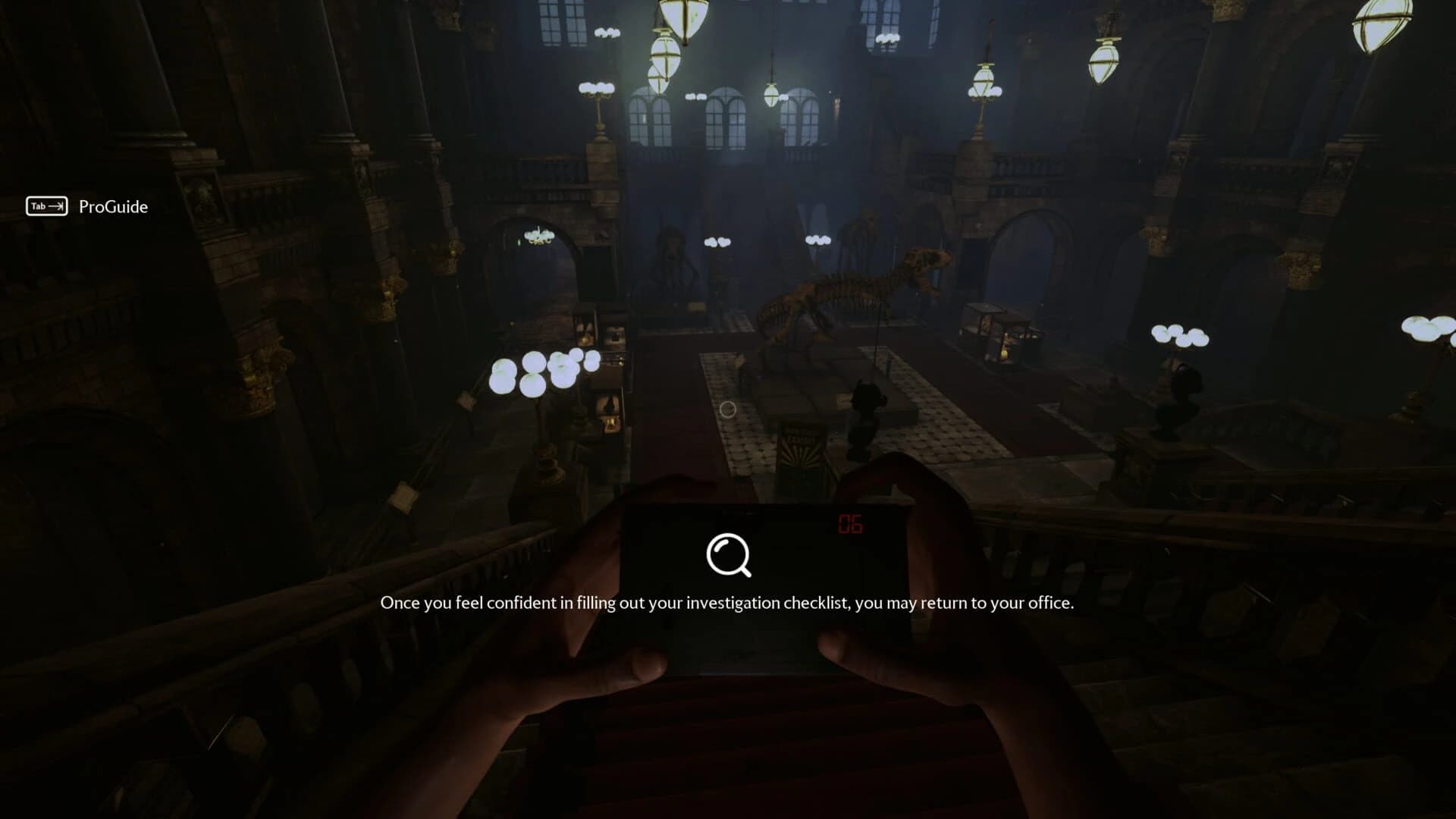Click the red 06 counter on the camera
This screenshot has height=819, width=1456.
pyautogui.click(x=852, y=523)
